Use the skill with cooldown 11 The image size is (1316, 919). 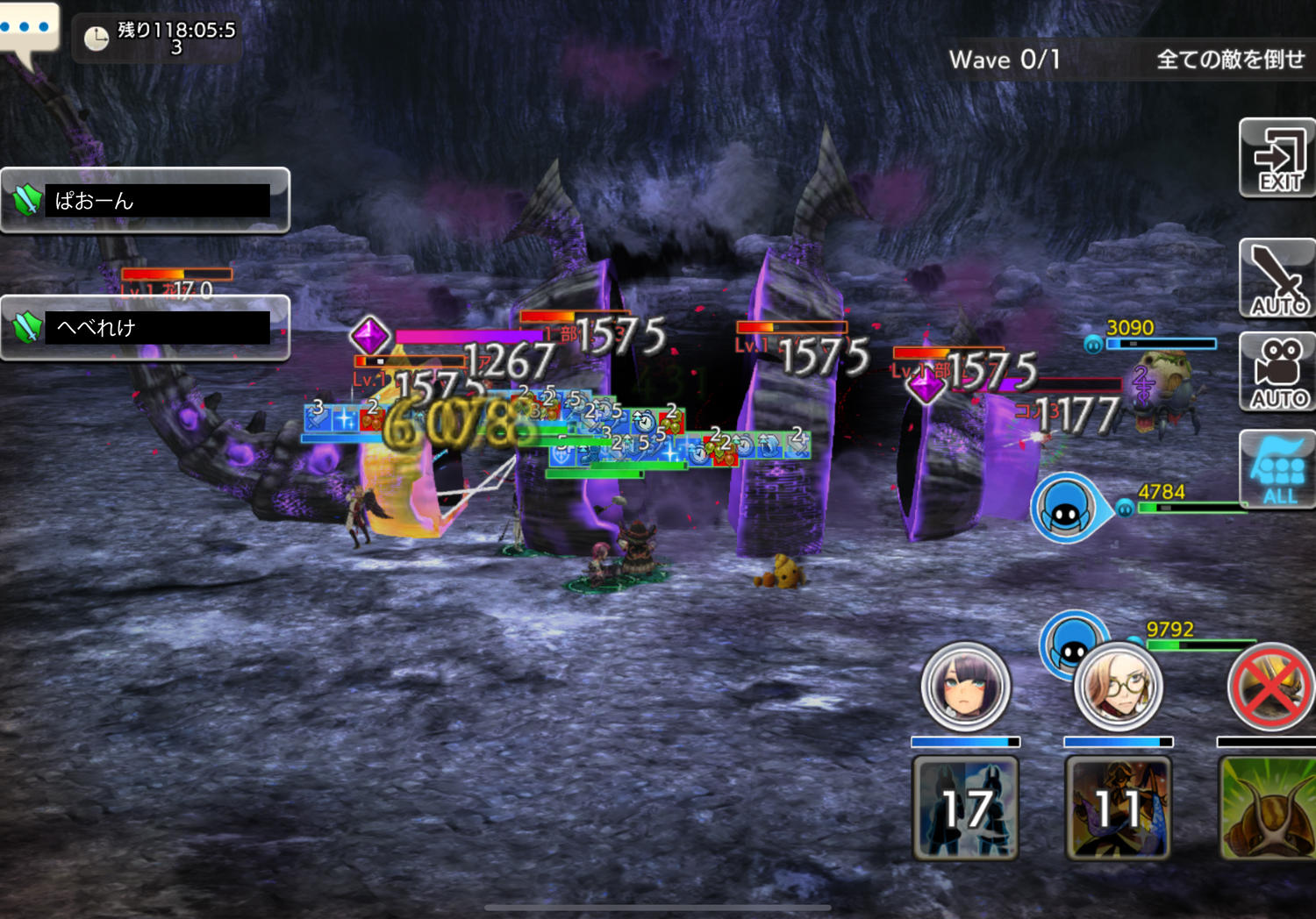1118,809
